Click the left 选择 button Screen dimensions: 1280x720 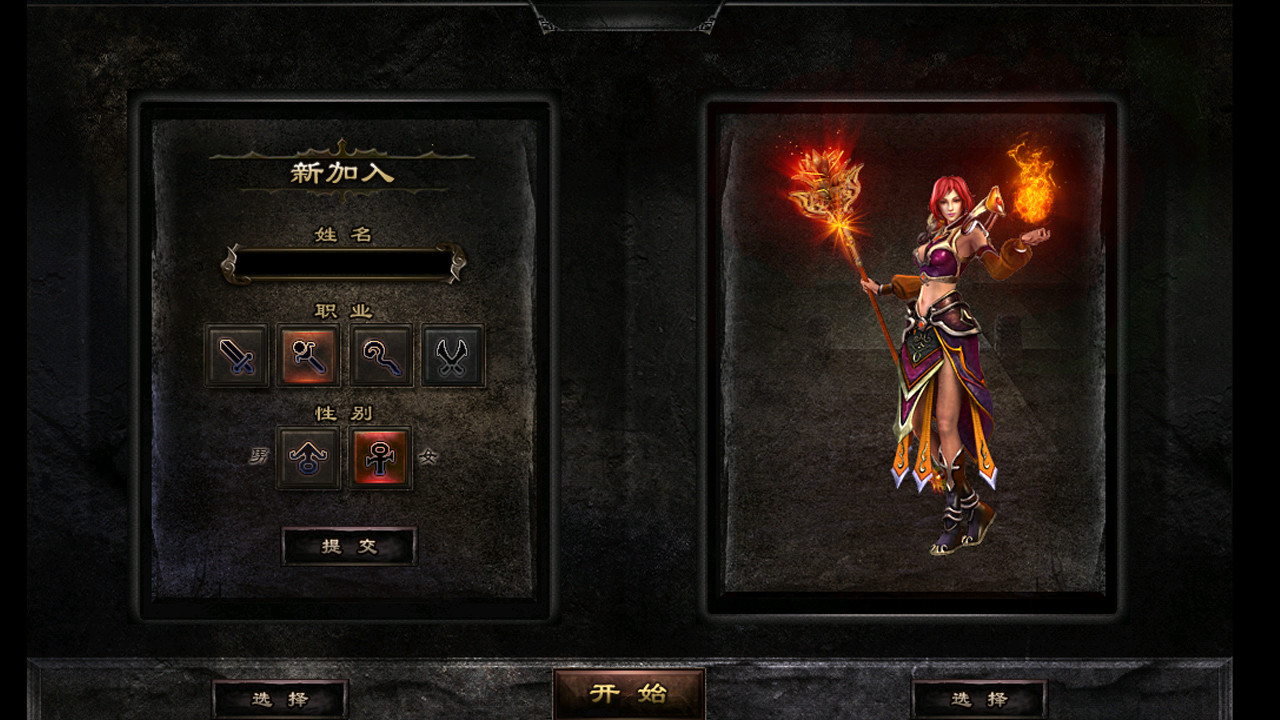pos(280,699)
